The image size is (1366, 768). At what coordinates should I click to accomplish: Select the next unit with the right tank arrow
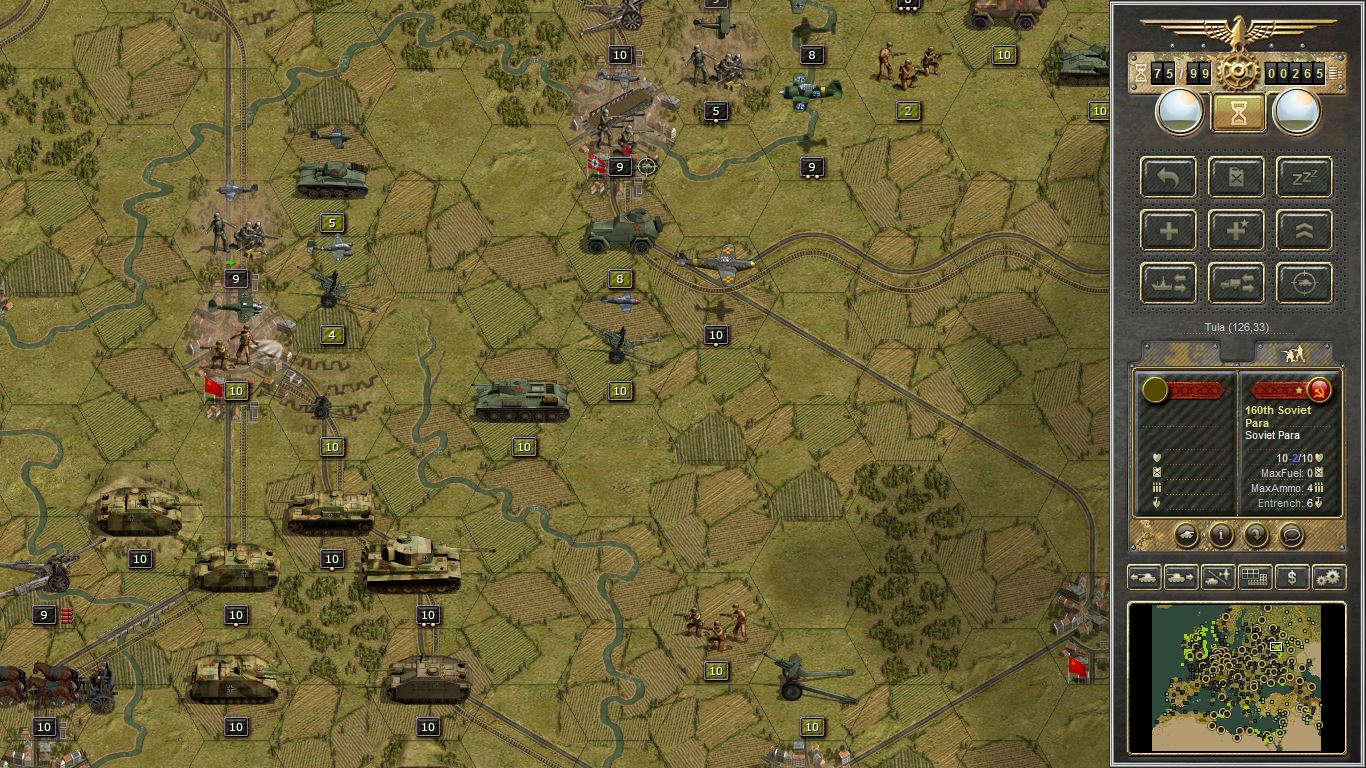point(1180,577)
